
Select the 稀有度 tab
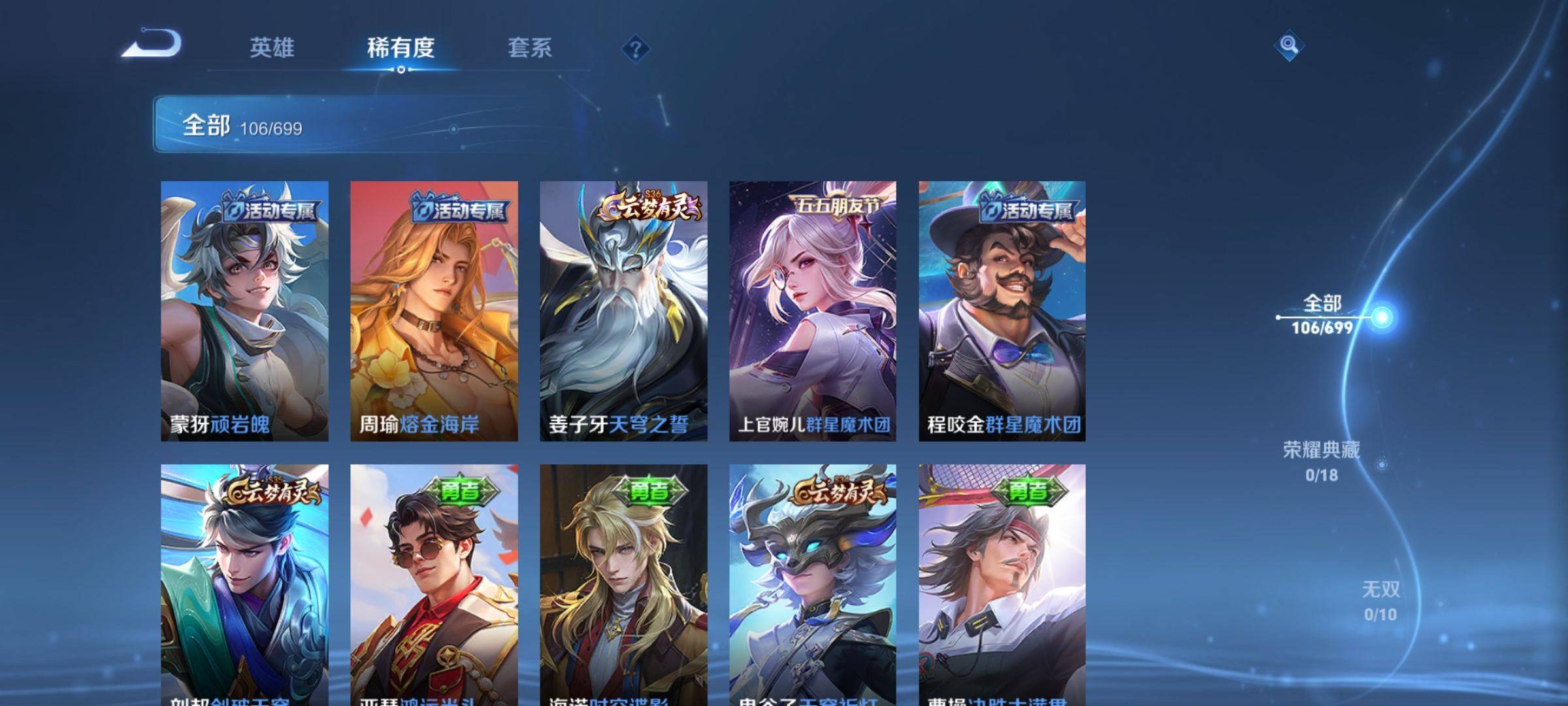(x=400, y=48)
